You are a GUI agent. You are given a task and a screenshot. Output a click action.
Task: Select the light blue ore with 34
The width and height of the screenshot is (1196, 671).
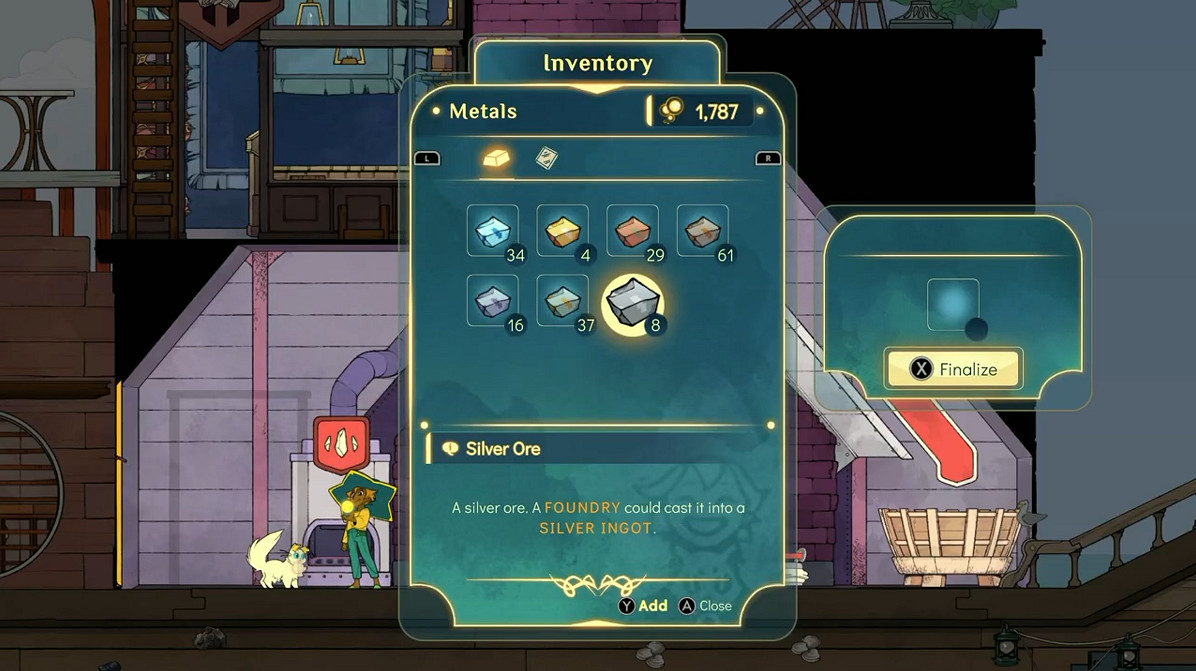(493, 230)
